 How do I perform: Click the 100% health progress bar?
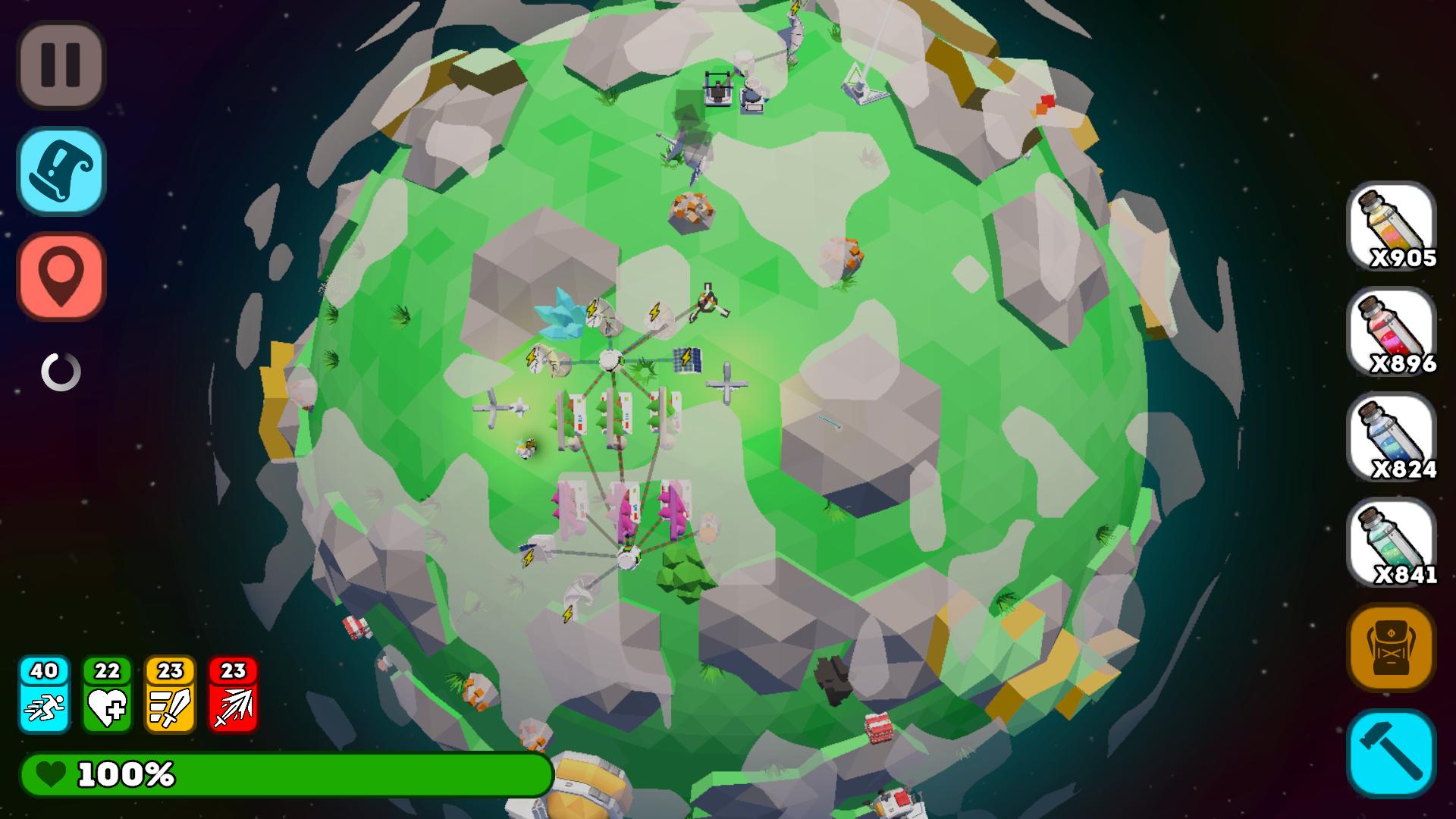tap(288, 775)
